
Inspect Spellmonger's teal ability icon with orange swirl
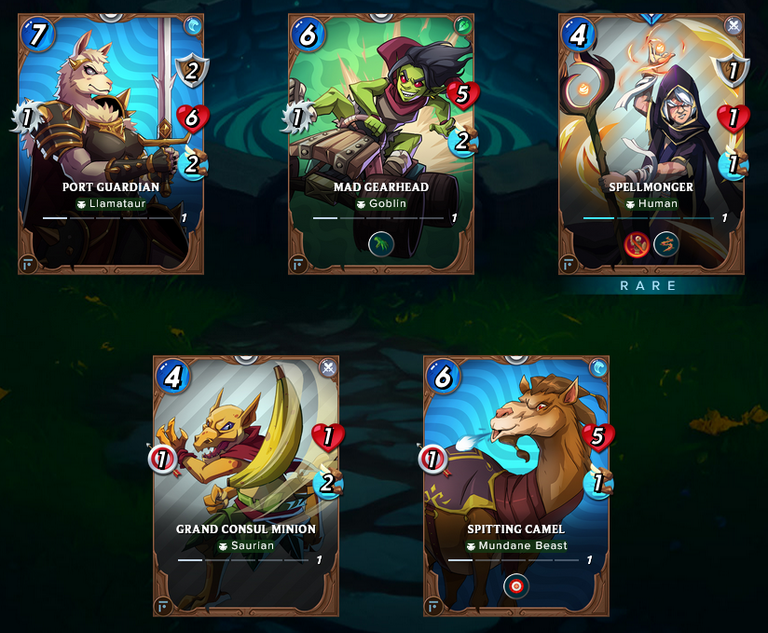(x=666, y=244)
